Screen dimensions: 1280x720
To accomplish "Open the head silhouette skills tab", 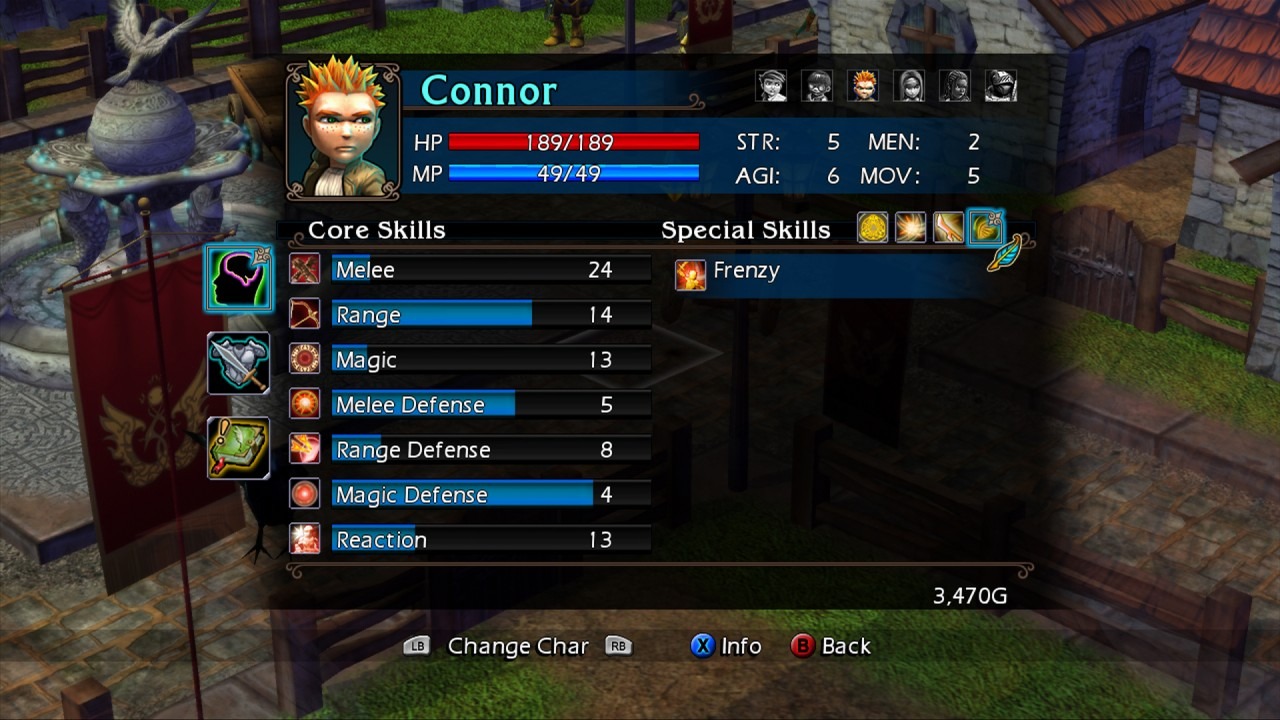I will 239,279.
